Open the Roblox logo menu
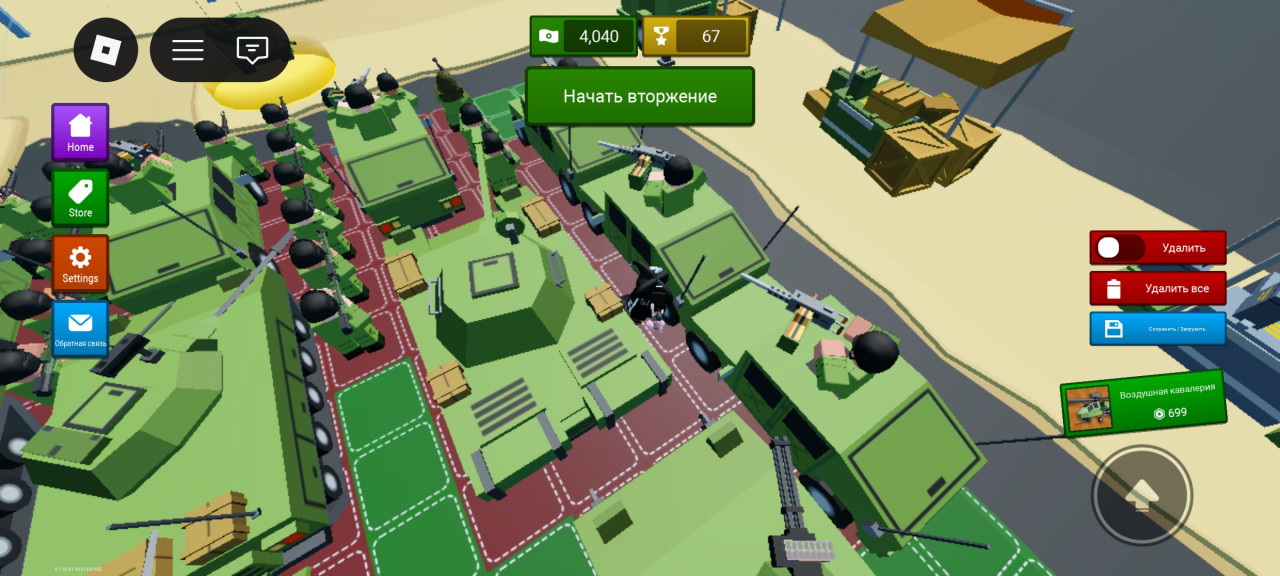 click(x=105, y=49)
